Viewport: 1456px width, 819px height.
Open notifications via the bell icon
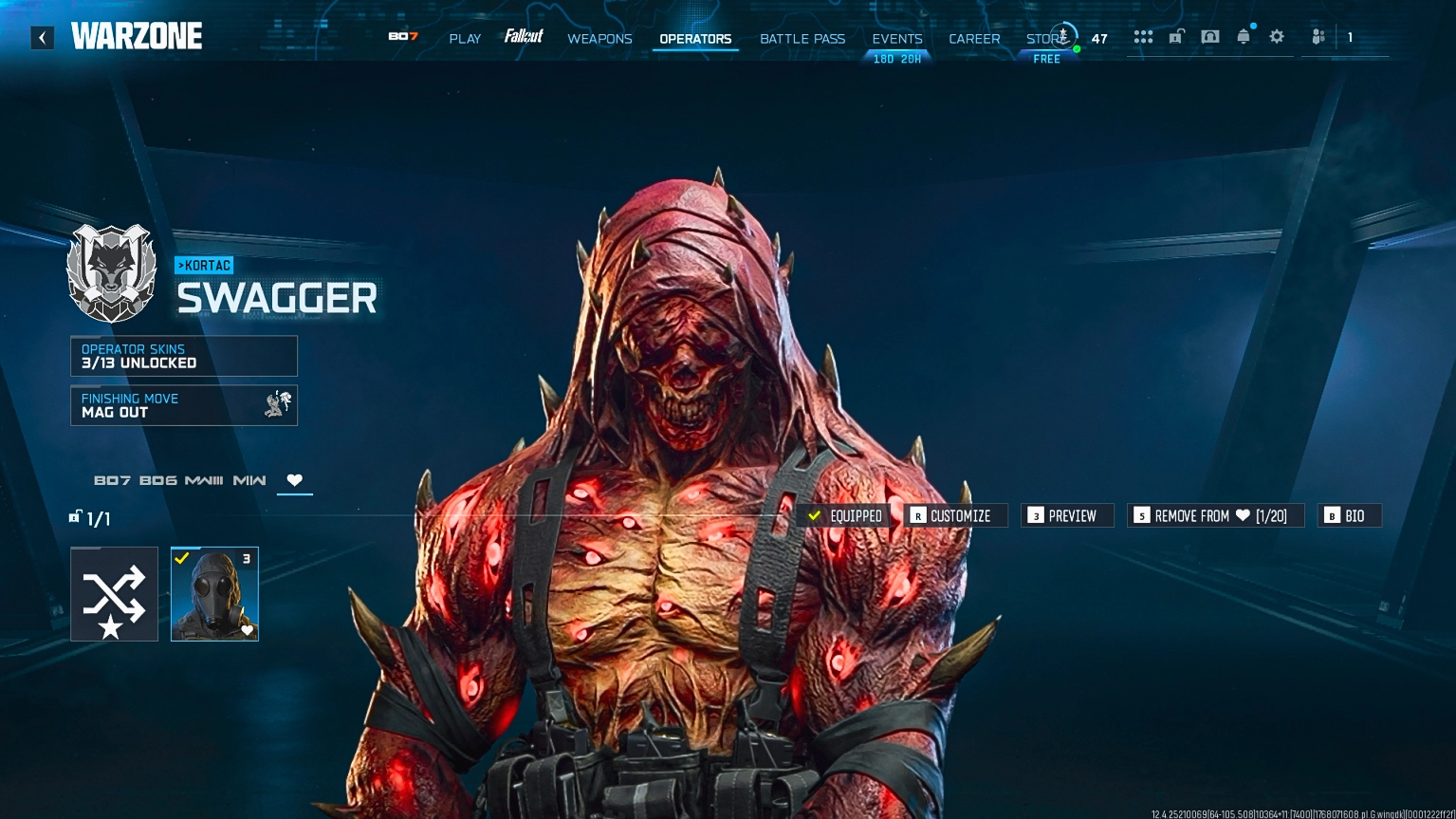[1243, 36]
